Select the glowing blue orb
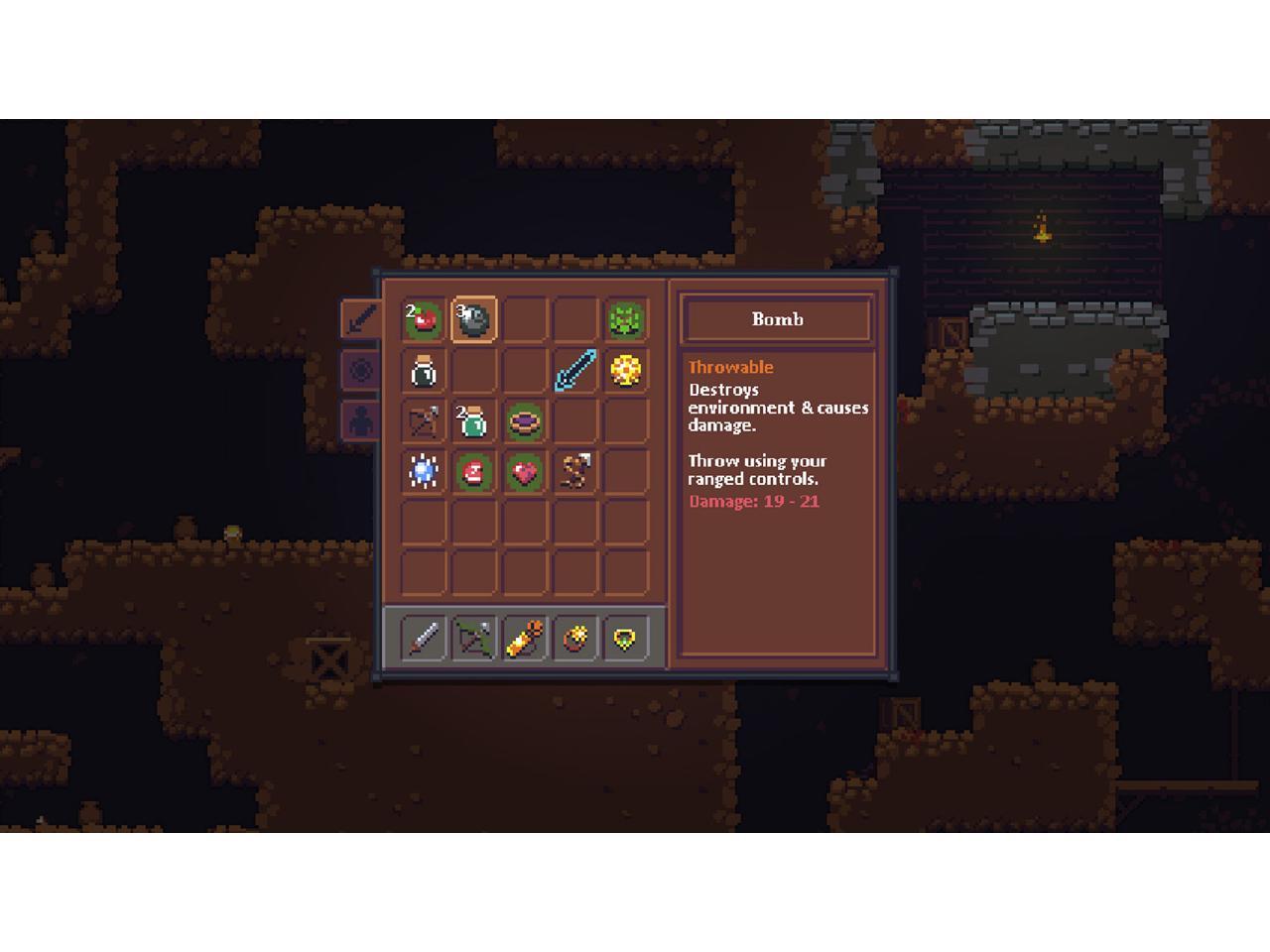The width and height of the screenshot is (1270, 952). coord(424,472)
